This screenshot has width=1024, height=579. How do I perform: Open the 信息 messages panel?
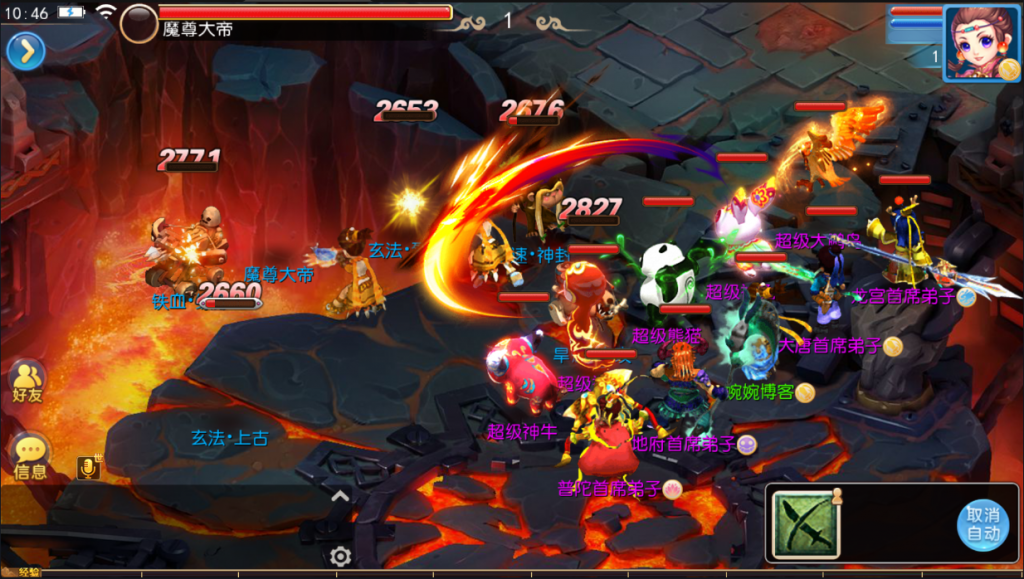(x=29, y=456)
